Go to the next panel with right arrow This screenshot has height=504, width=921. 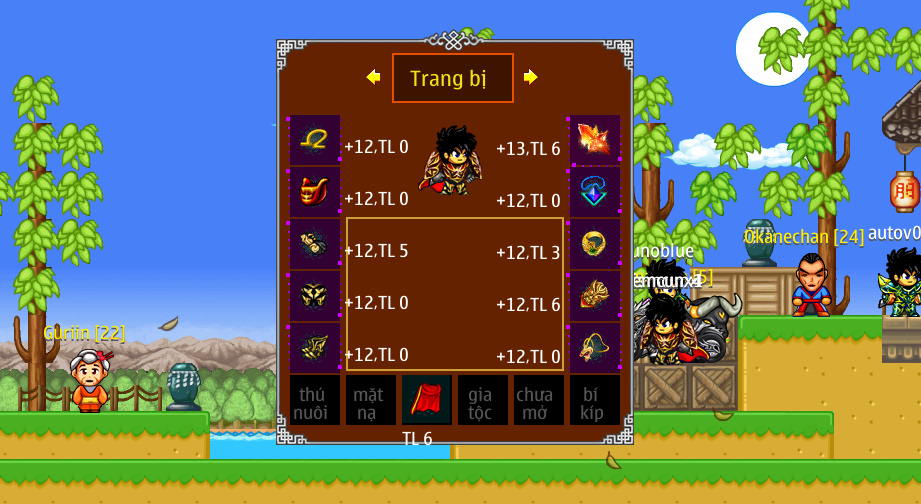[x=531, y=77]
